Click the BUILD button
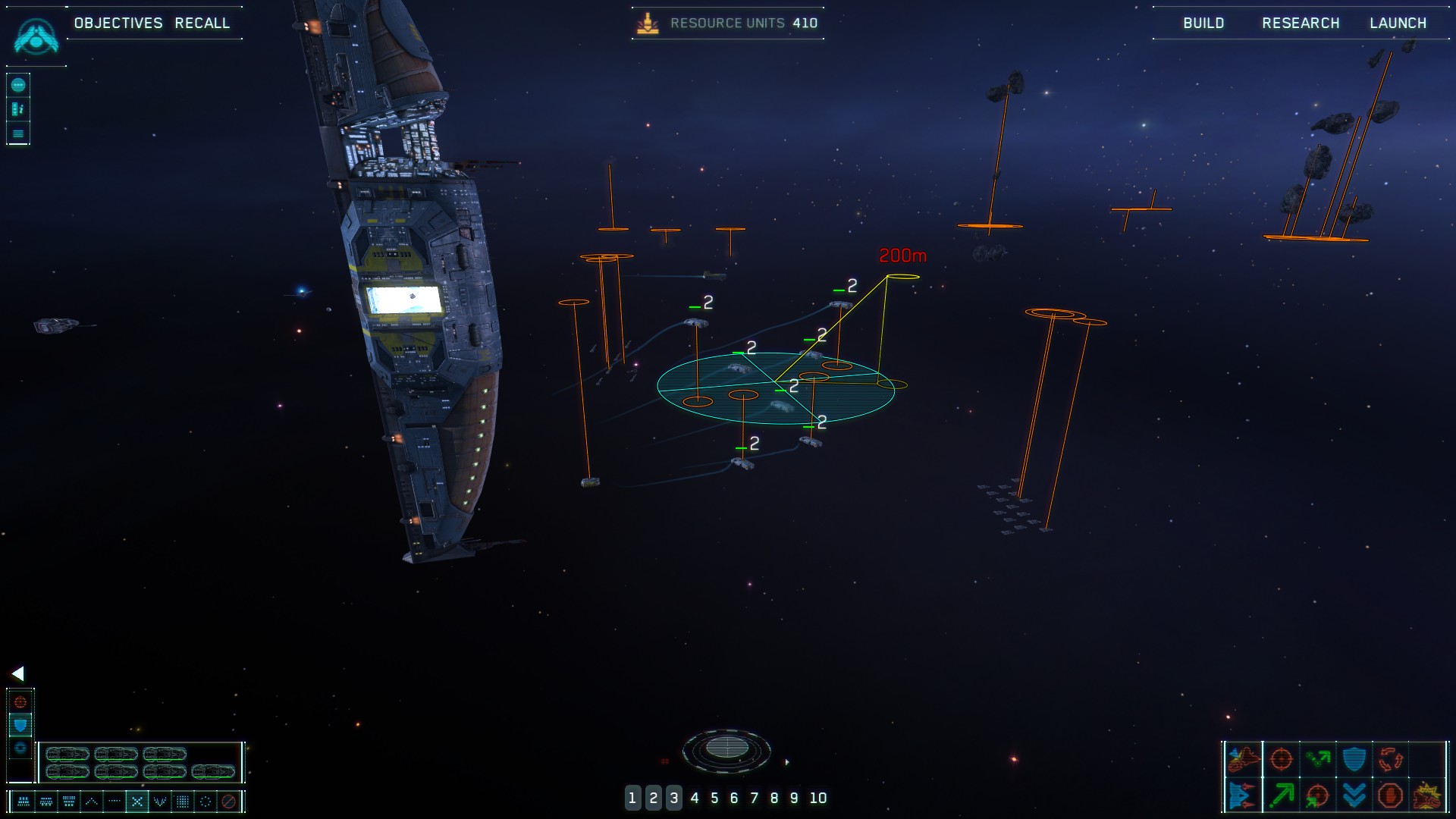 (x=1203, y=23)
